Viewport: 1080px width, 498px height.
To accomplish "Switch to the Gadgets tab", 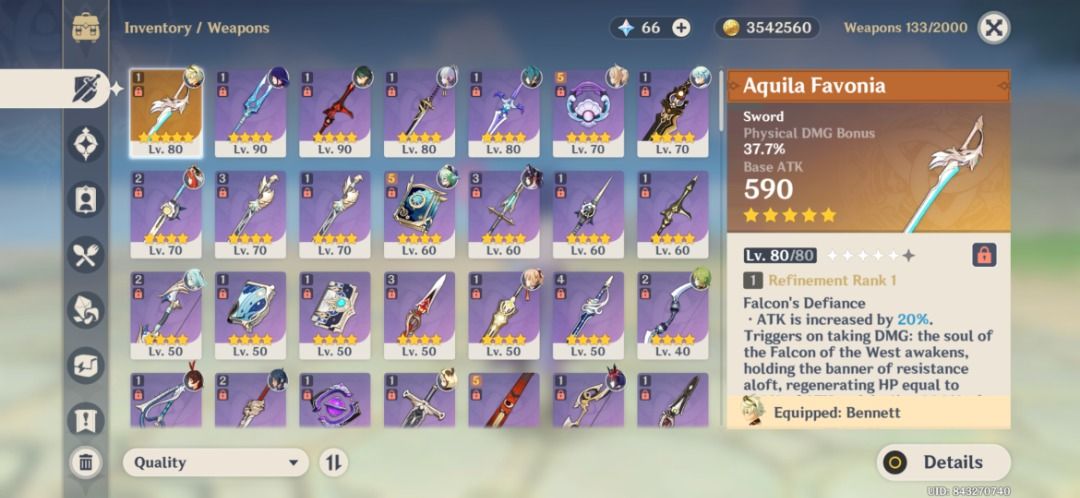I will pyautogui.click(x=86, y=364).
